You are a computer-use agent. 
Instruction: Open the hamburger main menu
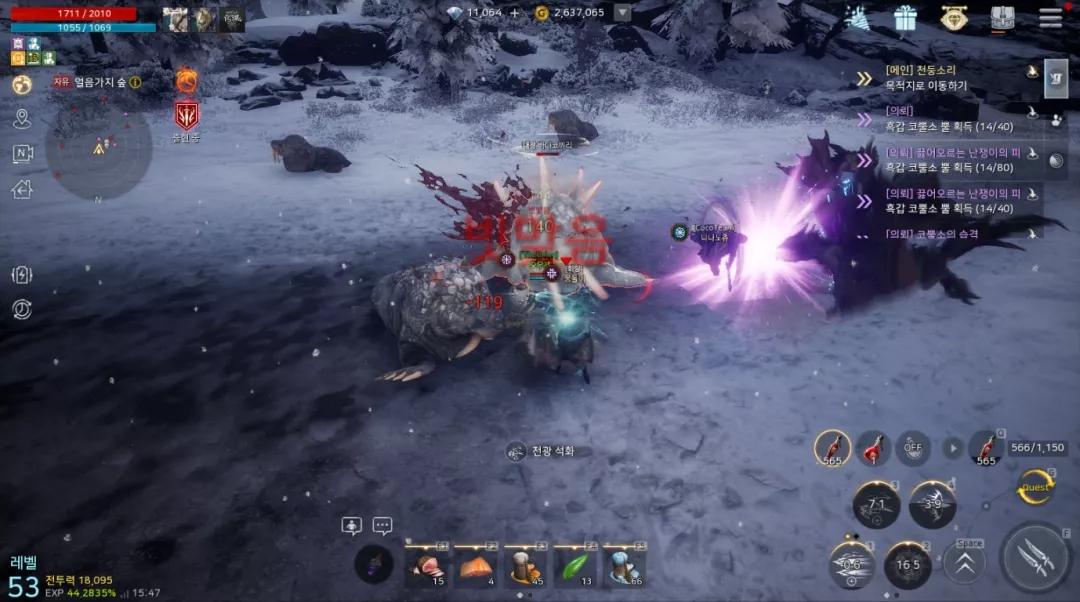1050,18
